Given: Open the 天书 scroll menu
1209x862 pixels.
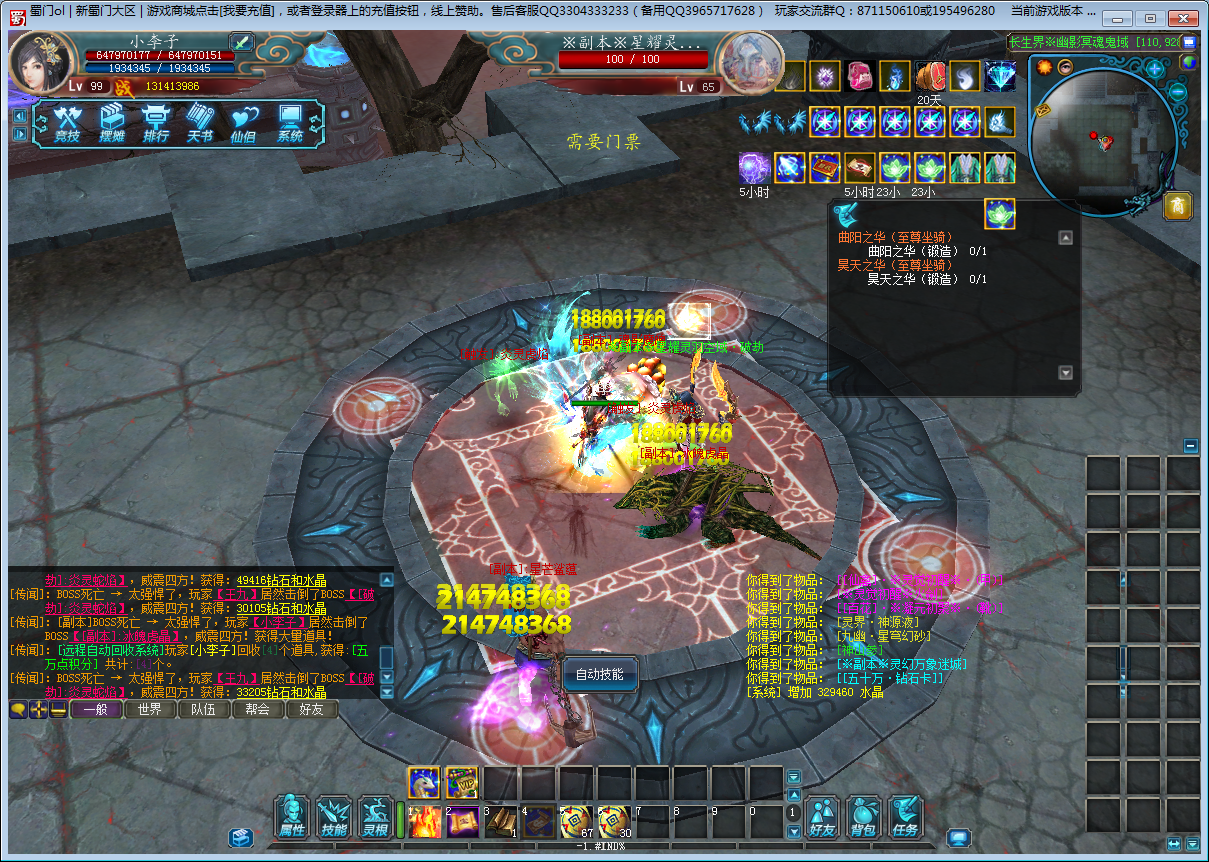Looking at the screenshot, I should (x=200, y=124).
